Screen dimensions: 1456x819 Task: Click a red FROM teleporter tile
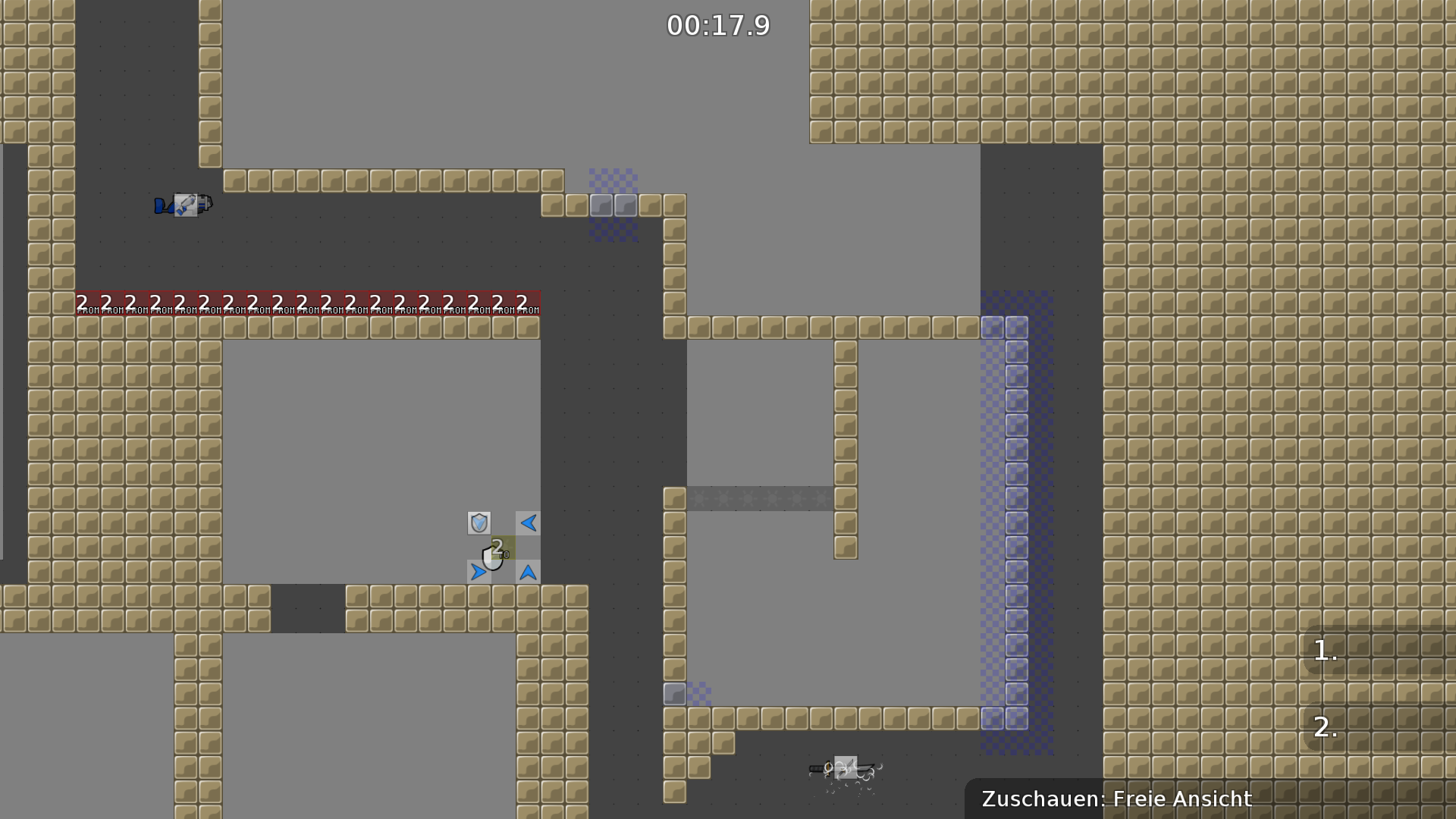pos(303,302)
